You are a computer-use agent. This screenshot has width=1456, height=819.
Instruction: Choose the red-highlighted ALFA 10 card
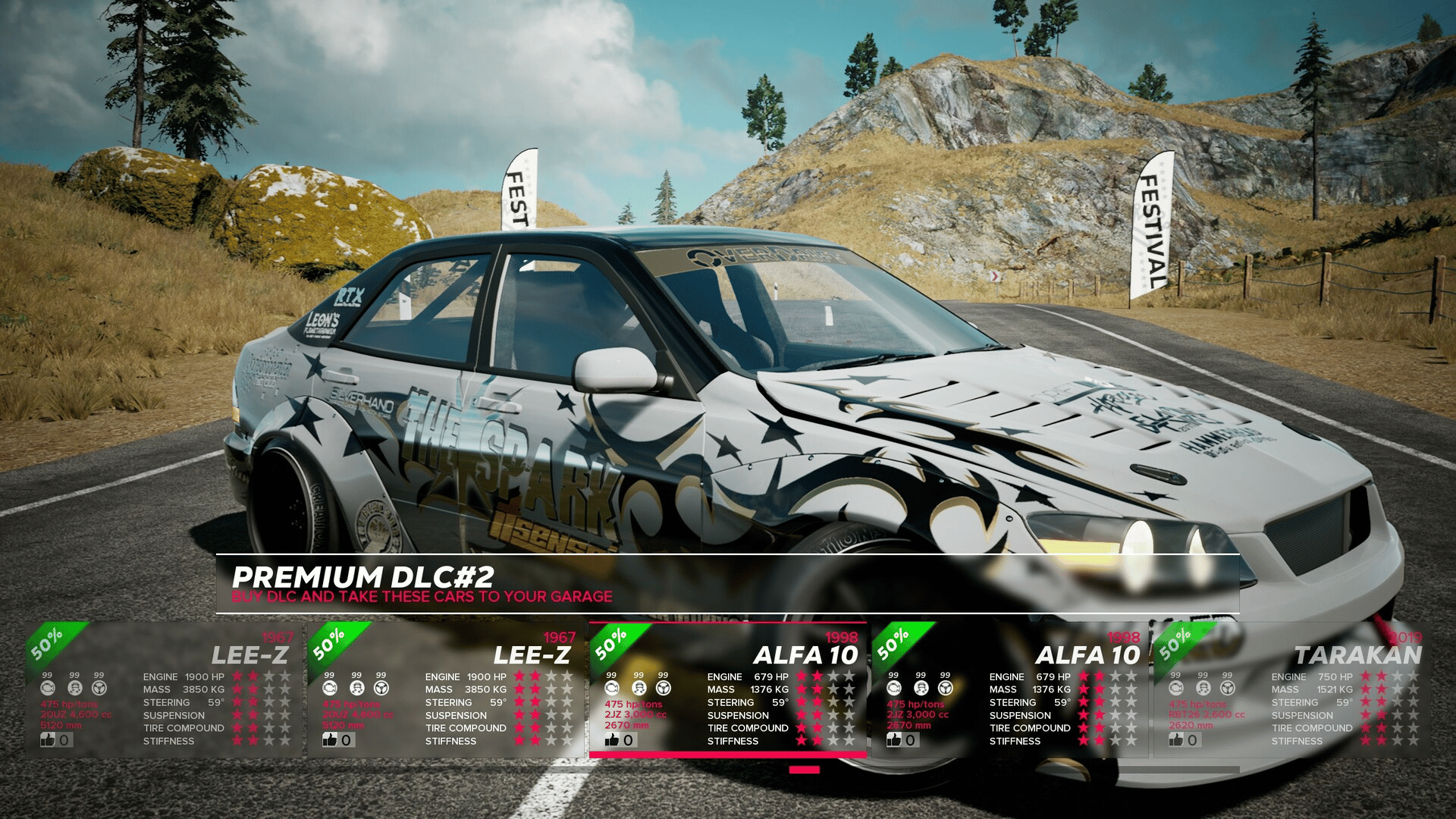coord(728,689)
